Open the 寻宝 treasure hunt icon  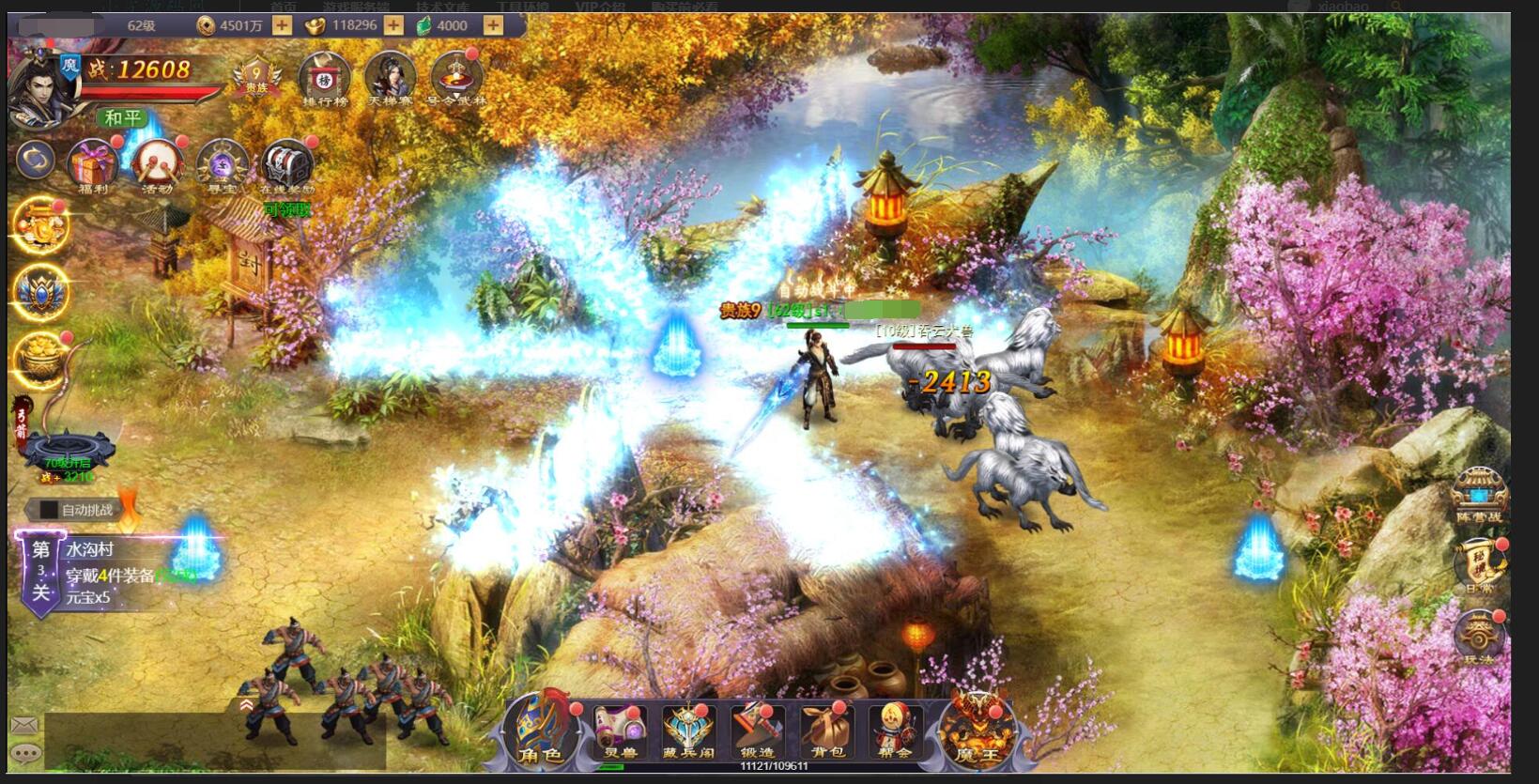pyautogui.click(x=223, y=166)
